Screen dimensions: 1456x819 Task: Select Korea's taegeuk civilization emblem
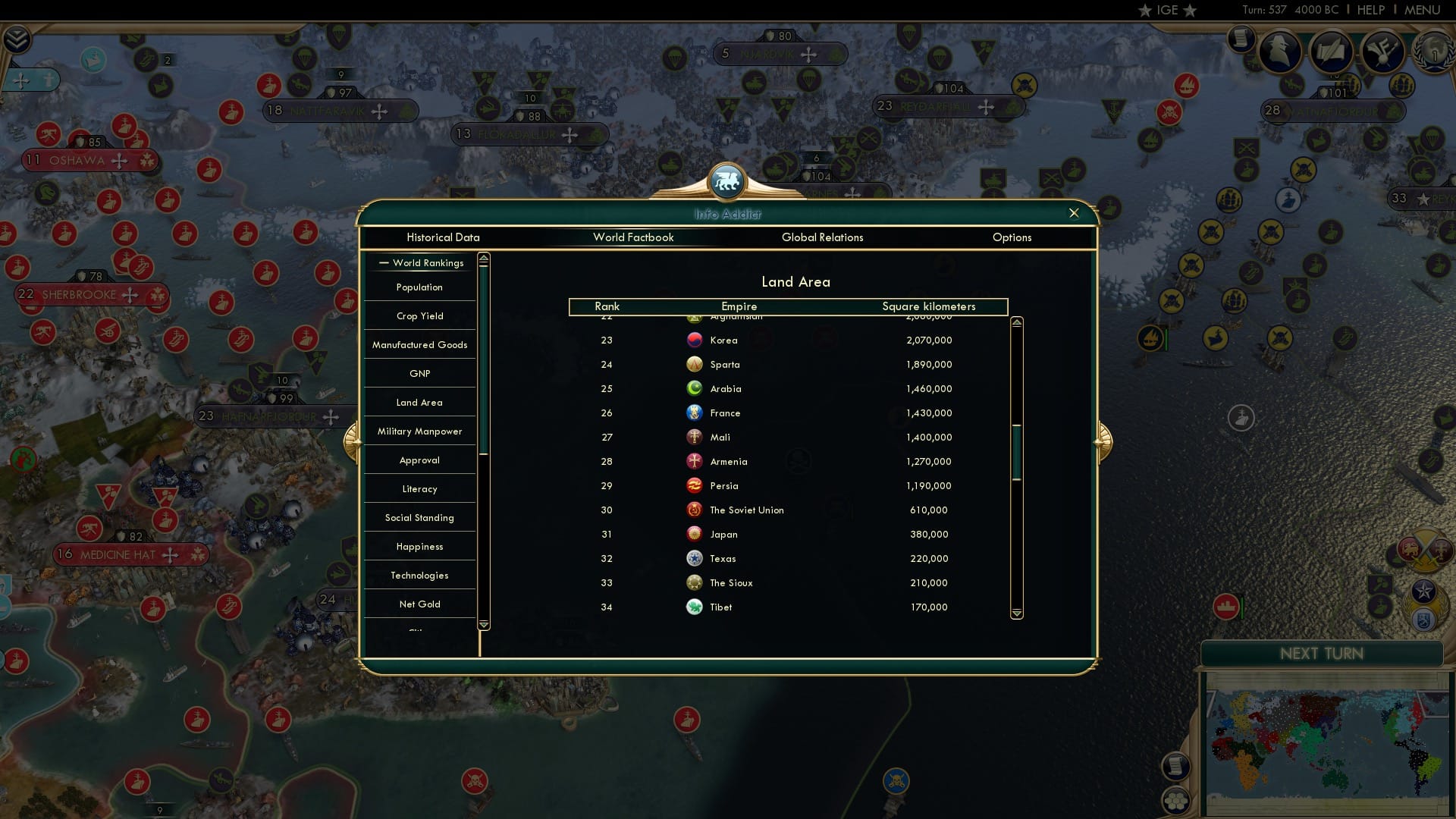coord(695,340)
